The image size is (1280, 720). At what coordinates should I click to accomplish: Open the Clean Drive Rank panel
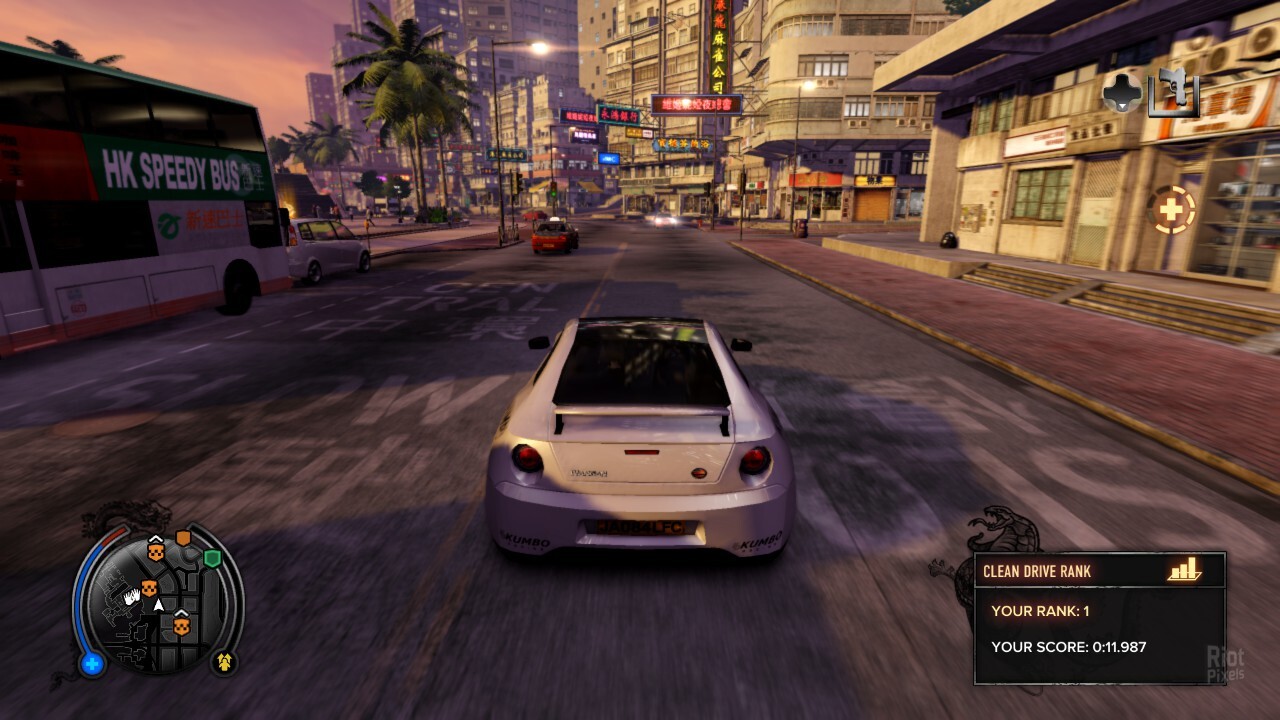(1099, 618)
